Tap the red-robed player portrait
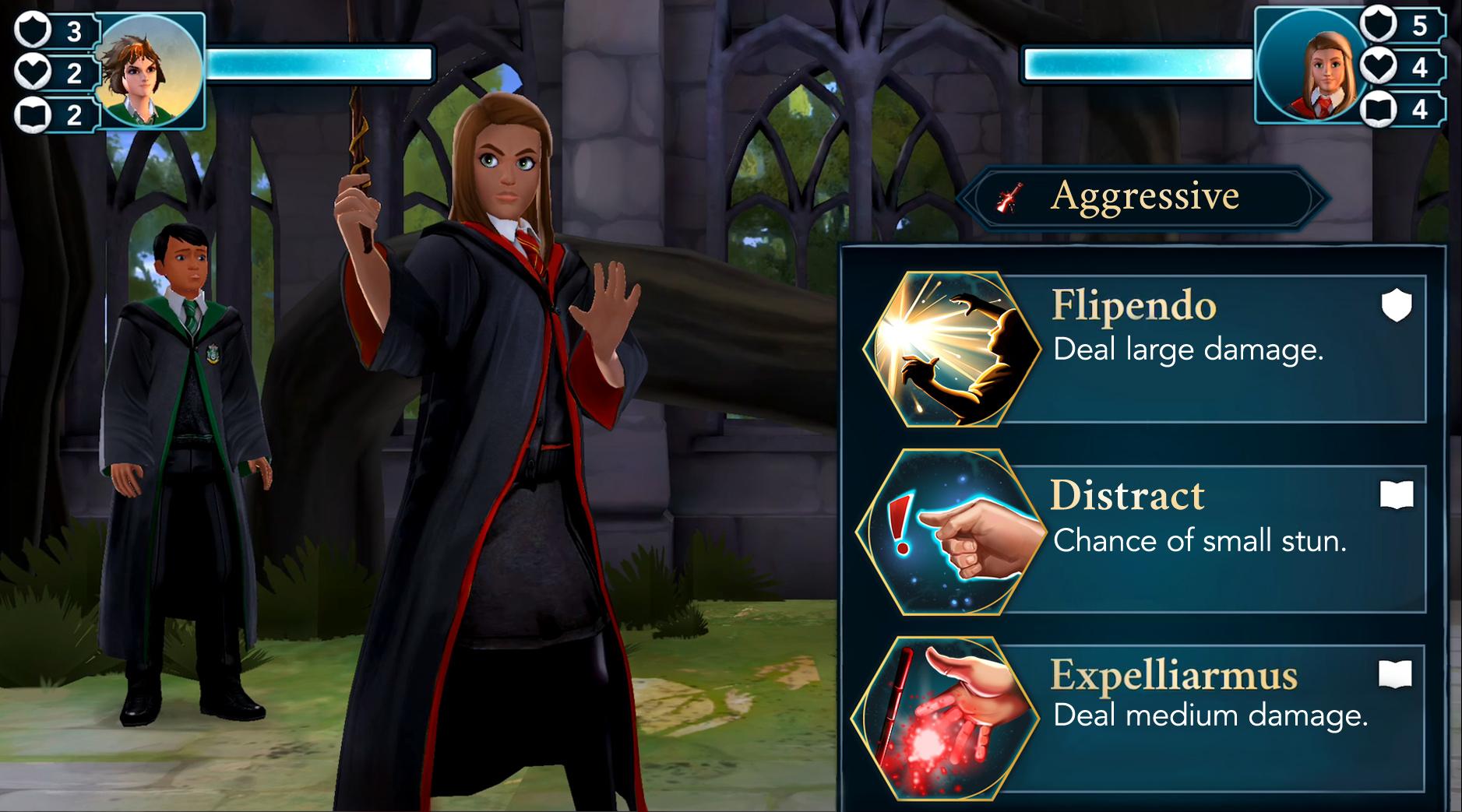Screen dimensions: 1462x812 point(1312,66)
